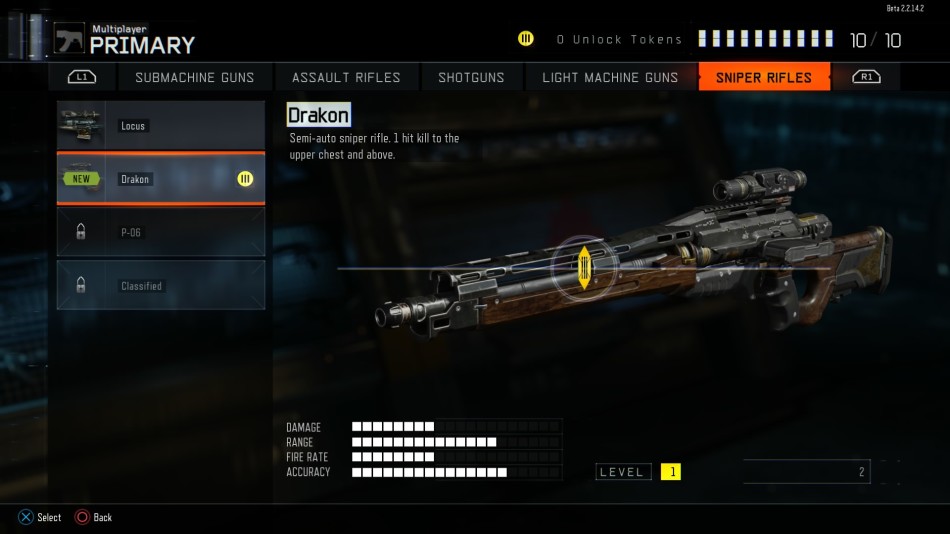950x534 pixels.
Task: Click the locked P-06 weapon row
Action: coord(161,232)
